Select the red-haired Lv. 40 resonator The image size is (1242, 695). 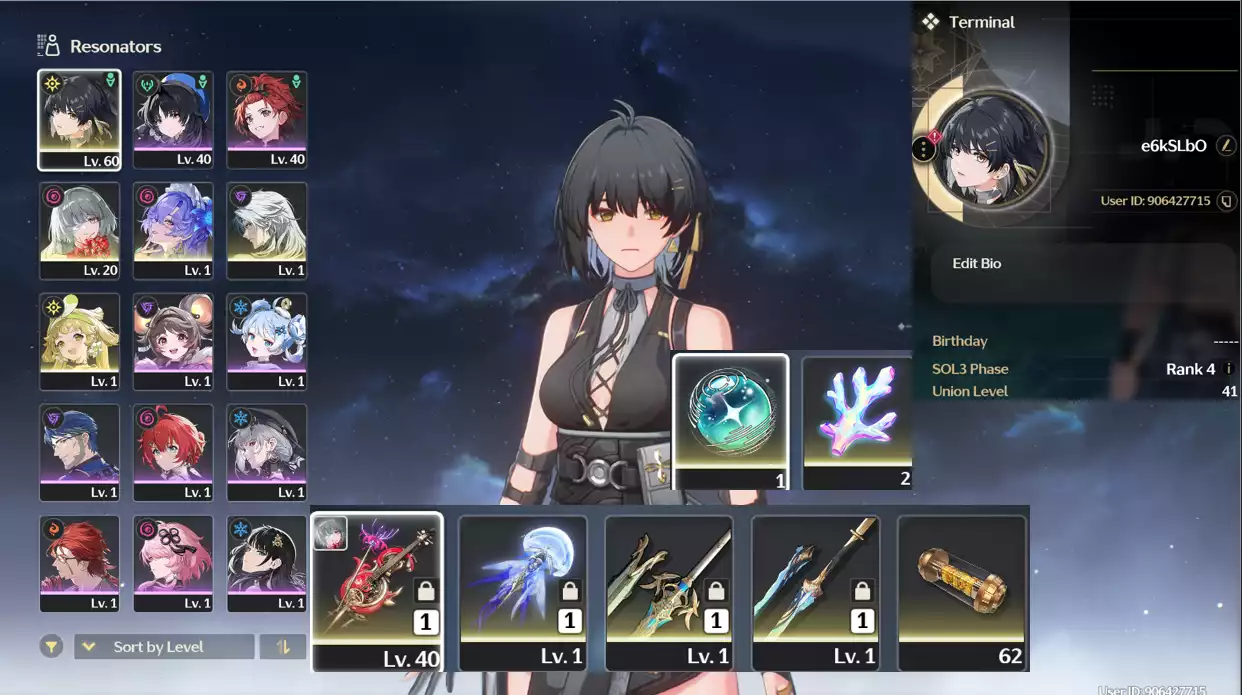pyautogui.click(x=267, y=120)
